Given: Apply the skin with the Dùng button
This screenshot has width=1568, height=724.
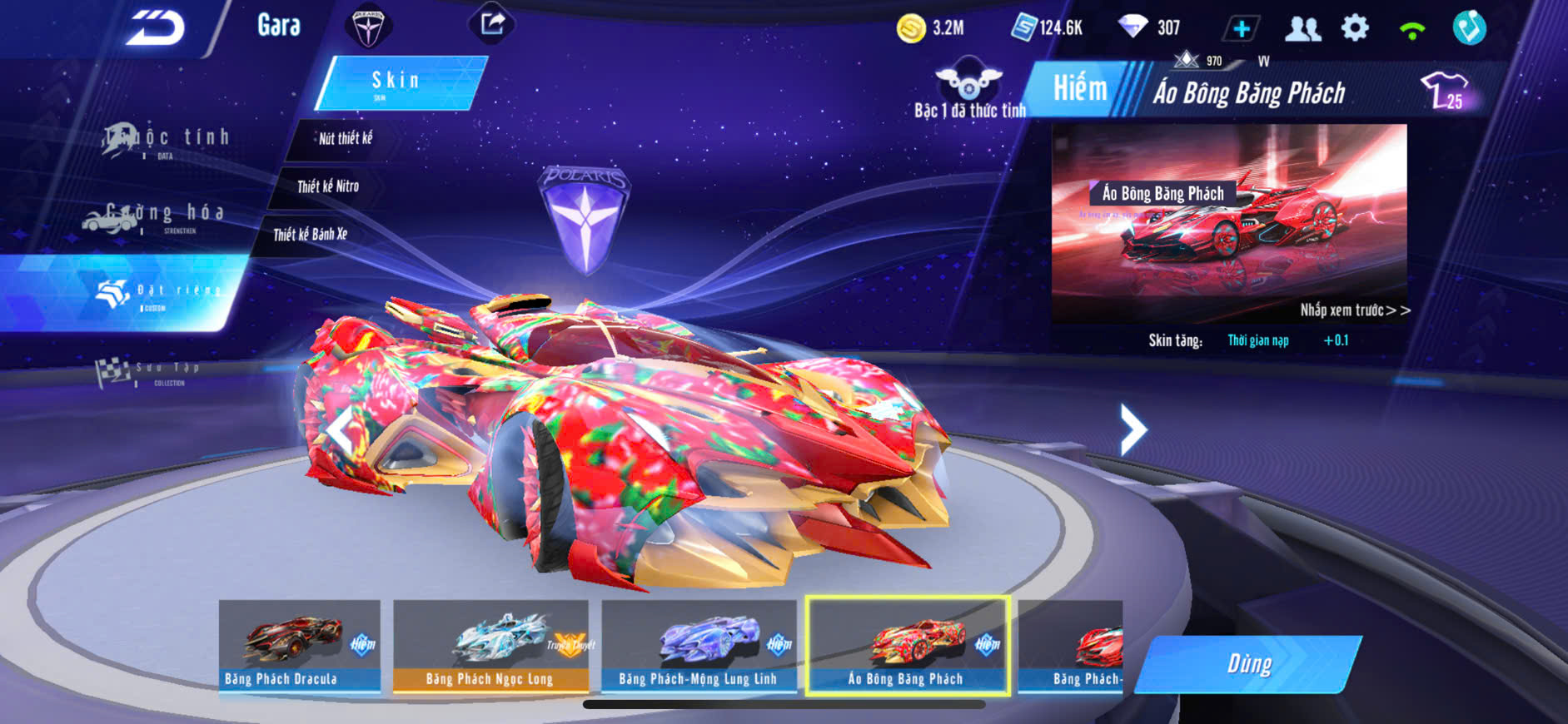Looking at the screenshot, I should click(1248, 664).
